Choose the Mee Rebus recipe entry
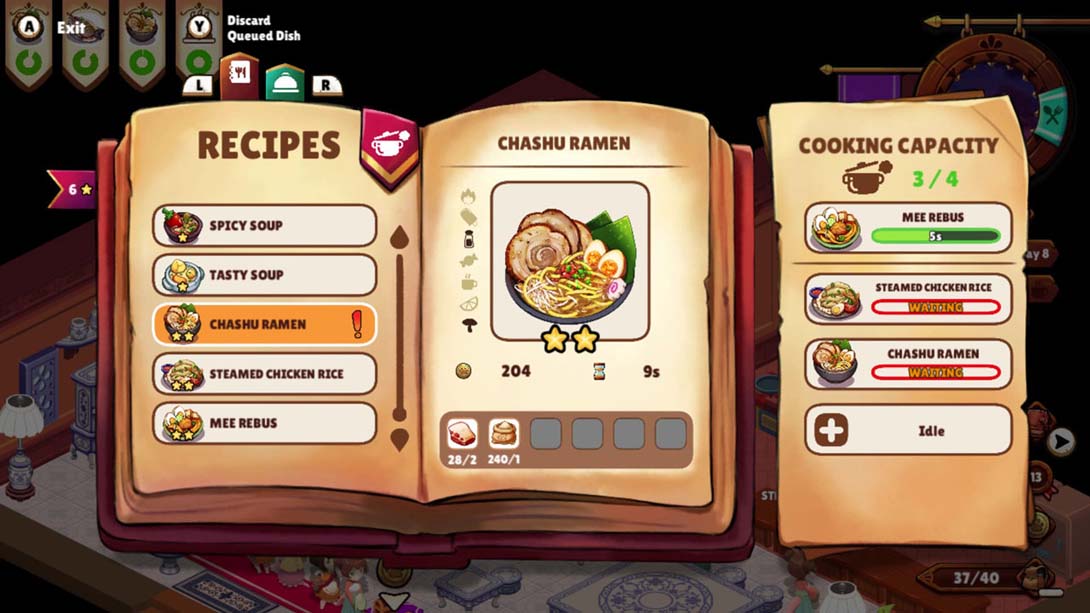 [x=264, y=423]
